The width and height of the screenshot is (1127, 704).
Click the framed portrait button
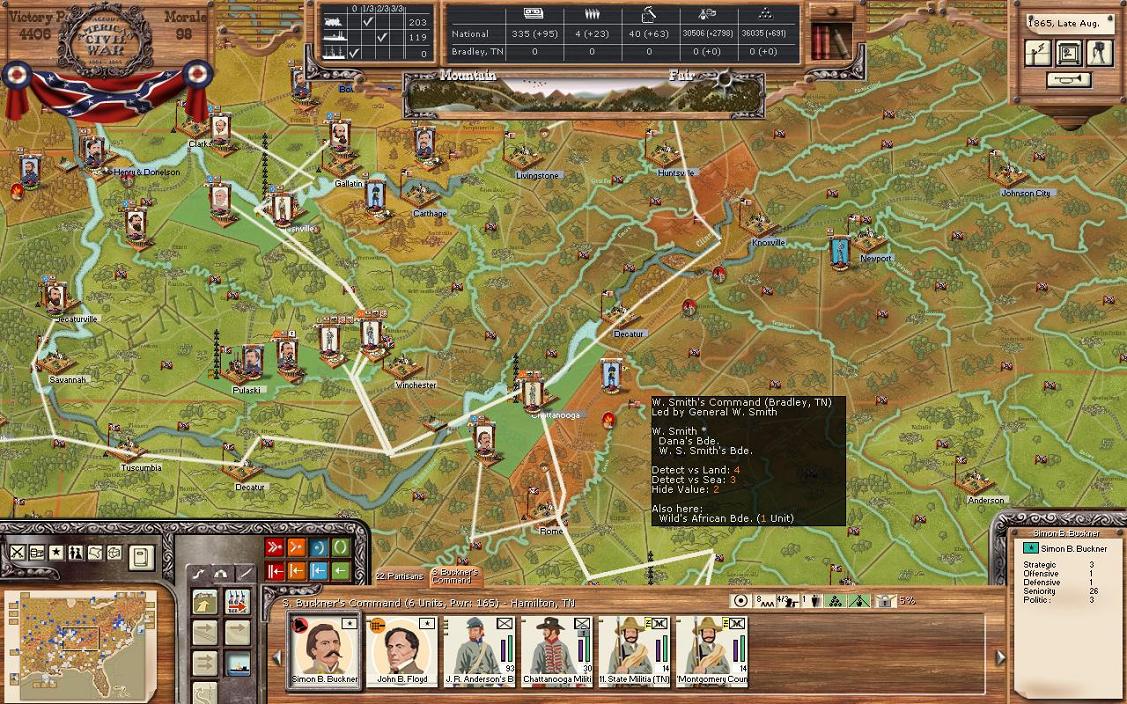1068,53
